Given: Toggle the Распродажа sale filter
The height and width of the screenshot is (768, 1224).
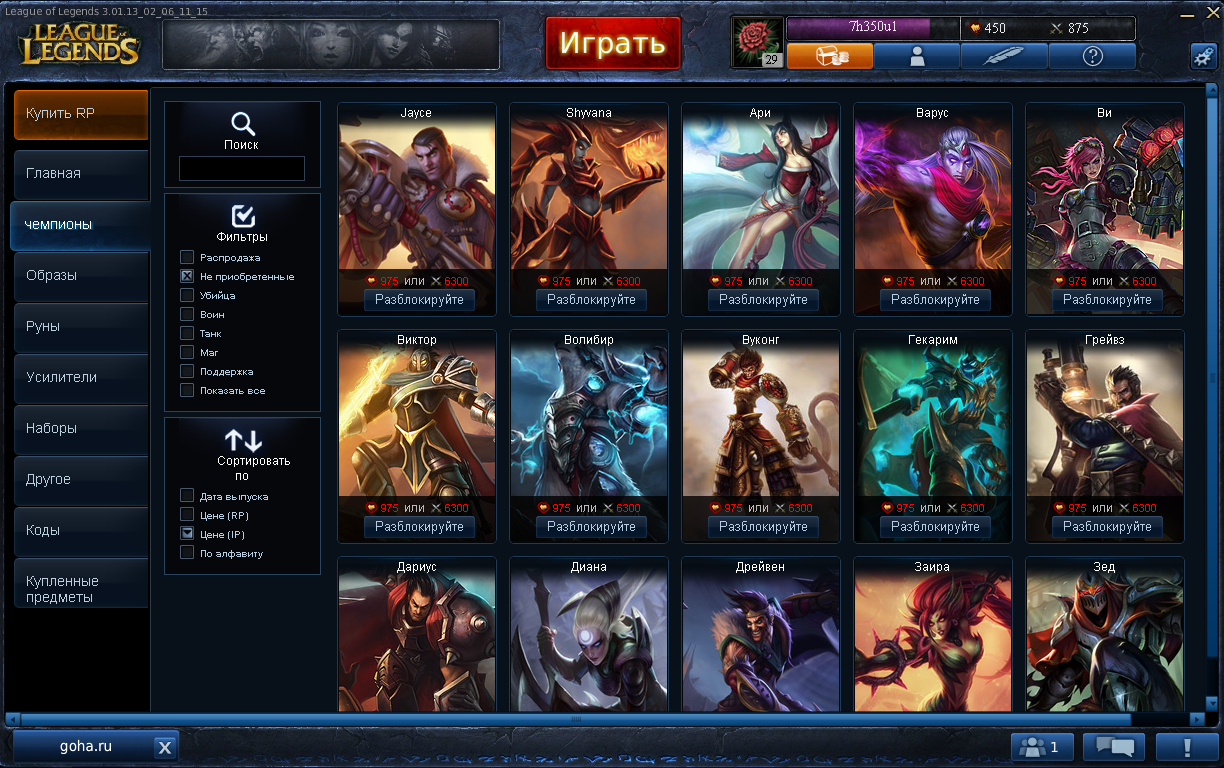Looking at the screenshot, I should (187, 257).
